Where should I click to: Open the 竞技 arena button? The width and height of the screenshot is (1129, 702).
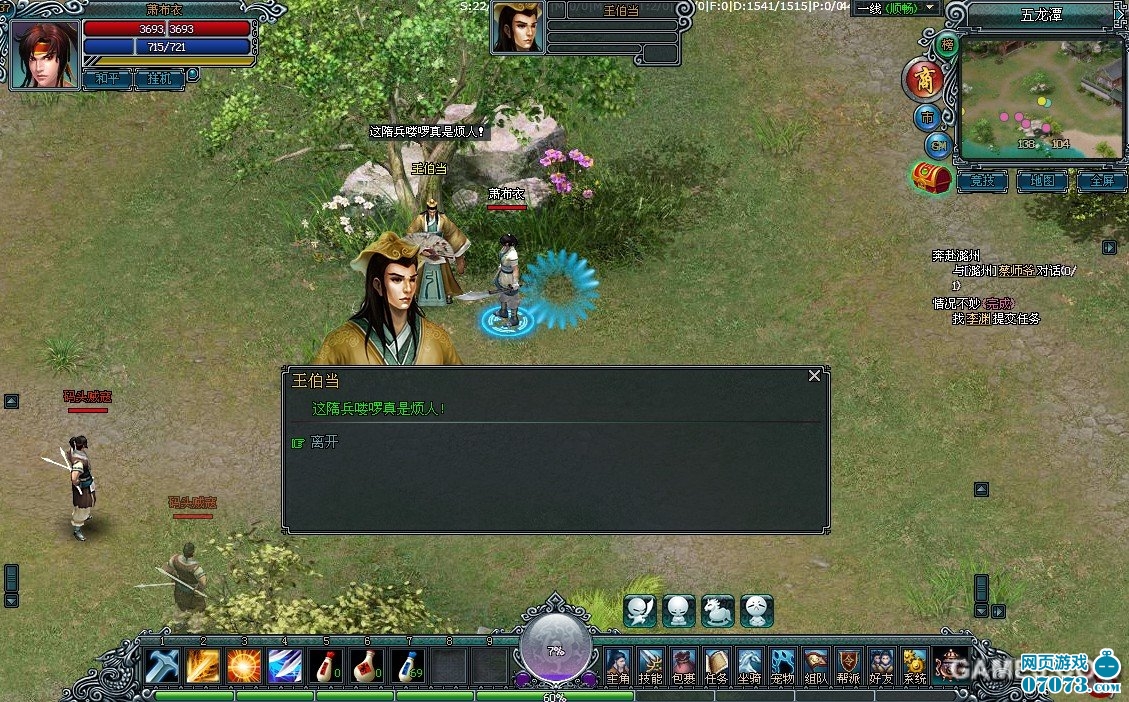[x=982, y=182]
